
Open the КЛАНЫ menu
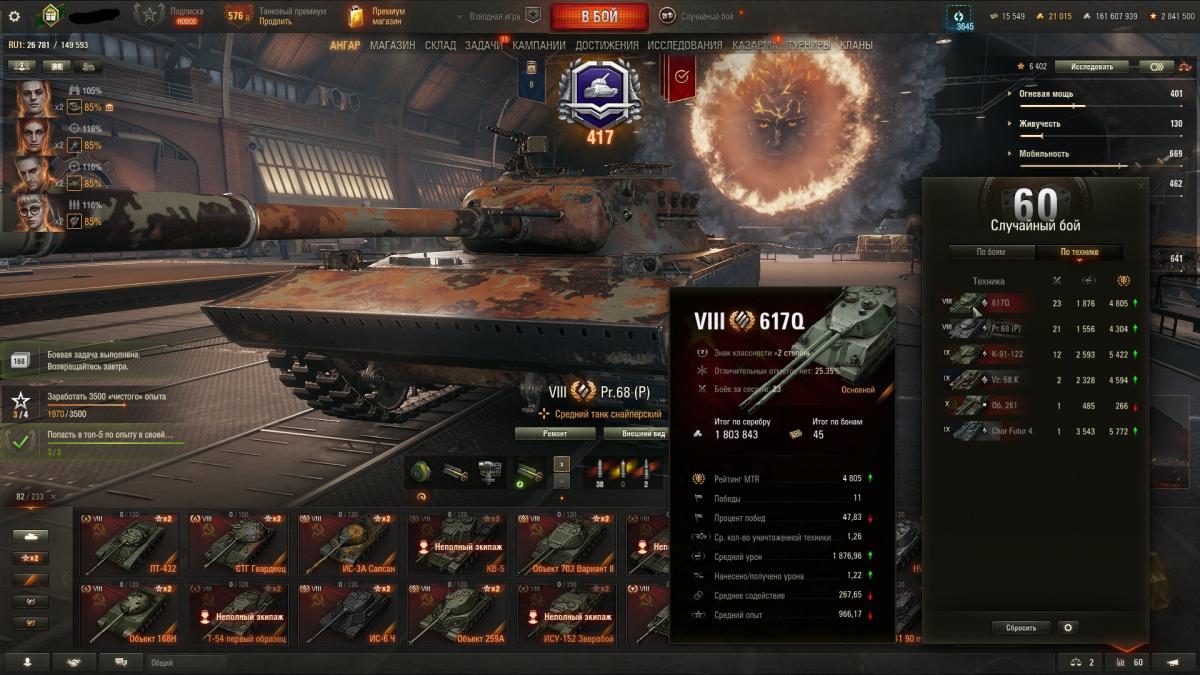coord(856,45)
